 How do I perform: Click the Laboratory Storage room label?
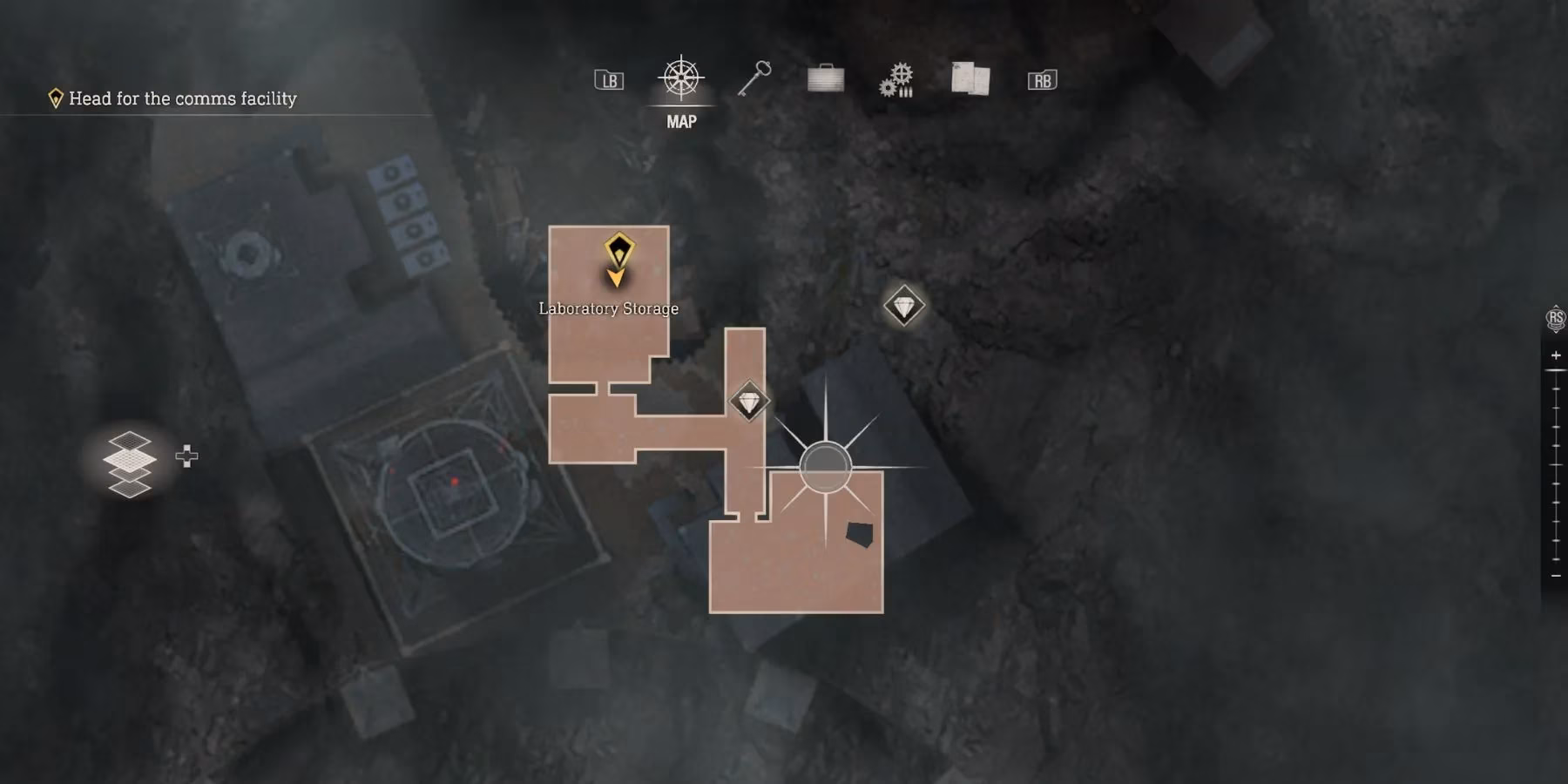(x=607, y=308)
